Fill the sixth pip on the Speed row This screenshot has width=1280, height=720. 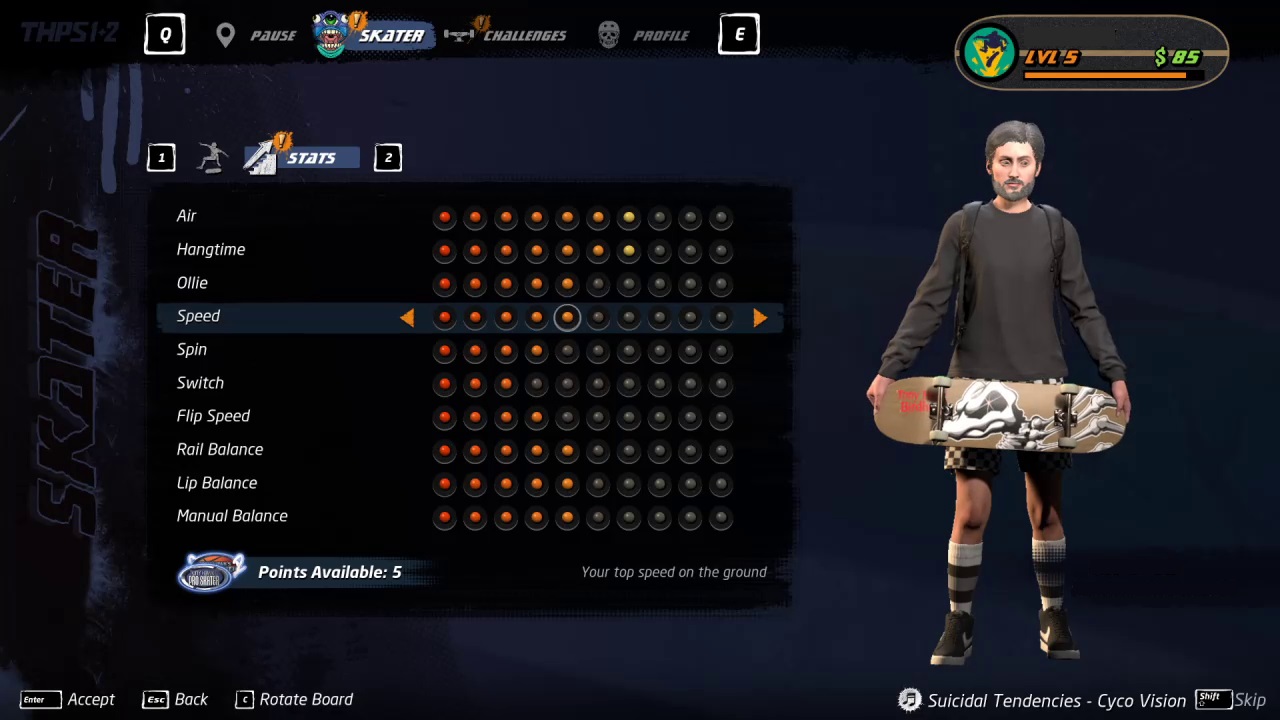point(597,317)
